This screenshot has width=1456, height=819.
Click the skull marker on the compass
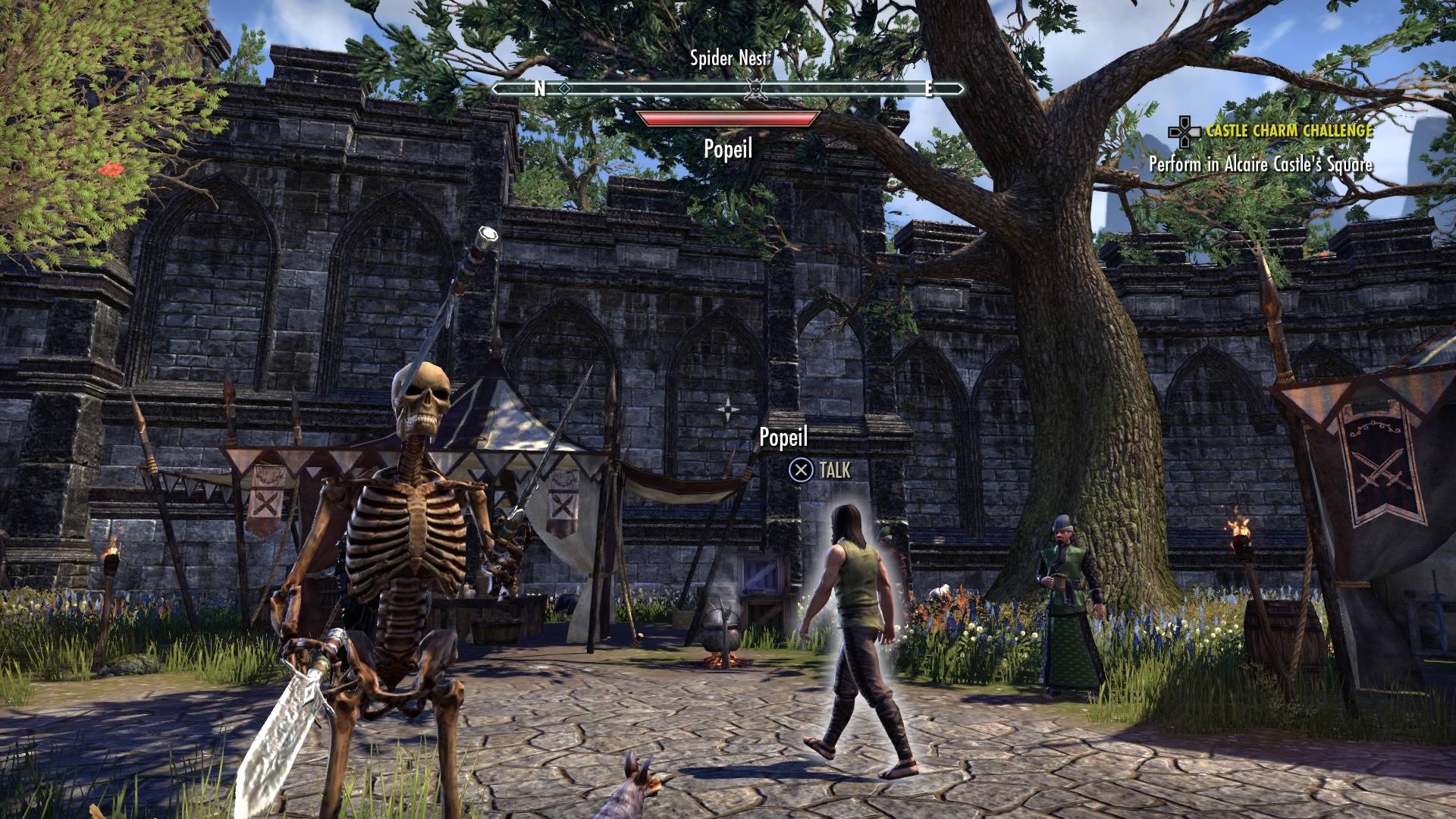(753, 89)
